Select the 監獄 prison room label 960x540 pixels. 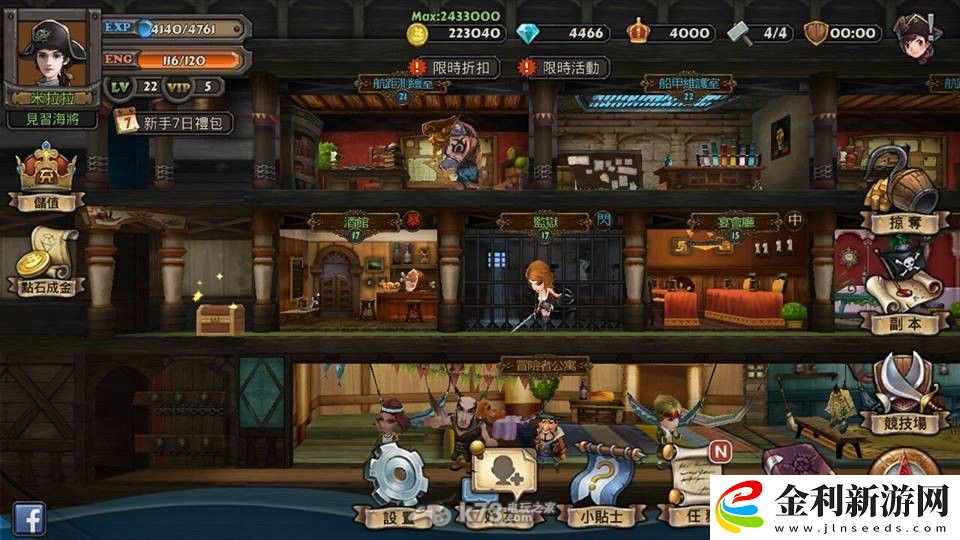(x=545, y=222)
